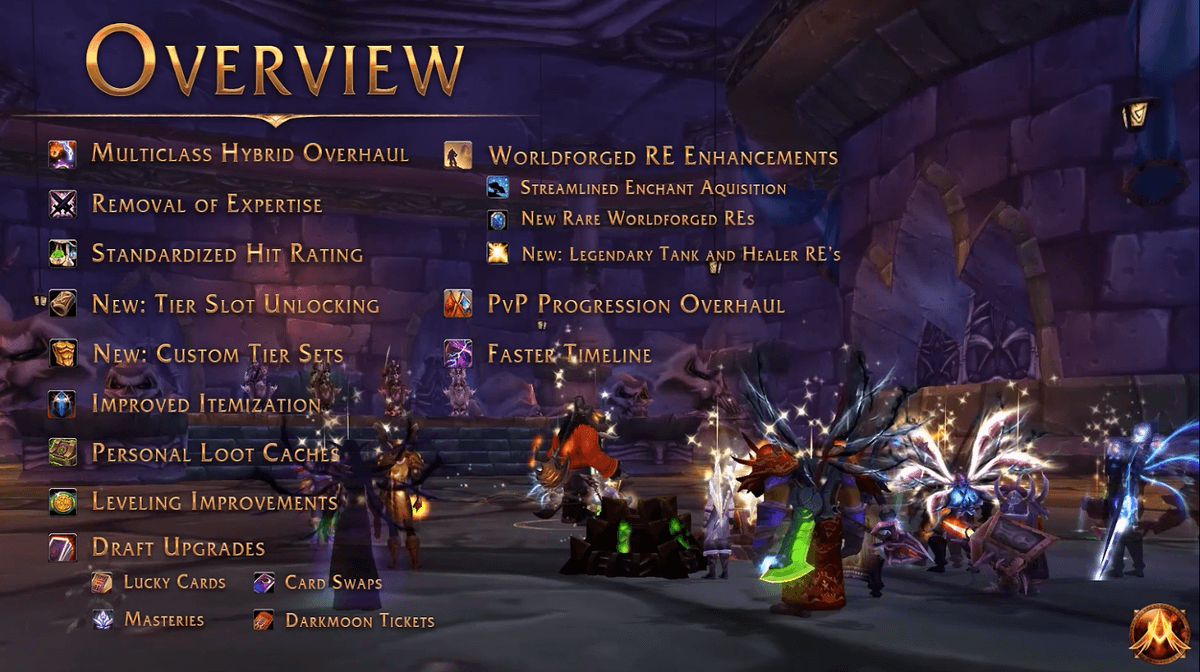Select Worldforged RE Enhancements

(662, 157)
